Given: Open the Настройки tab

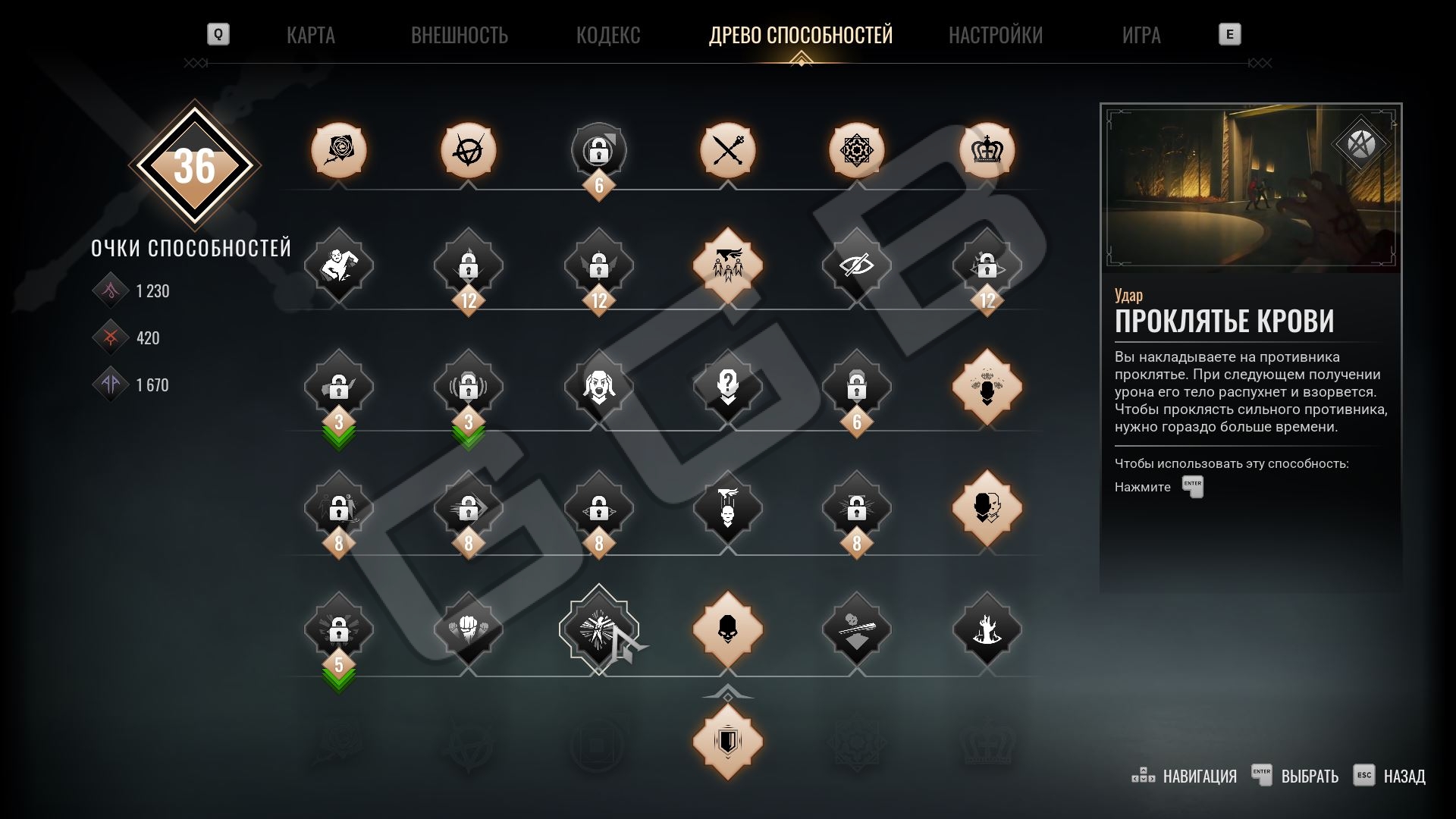Looking at the screenshot, I should (995, 35).
